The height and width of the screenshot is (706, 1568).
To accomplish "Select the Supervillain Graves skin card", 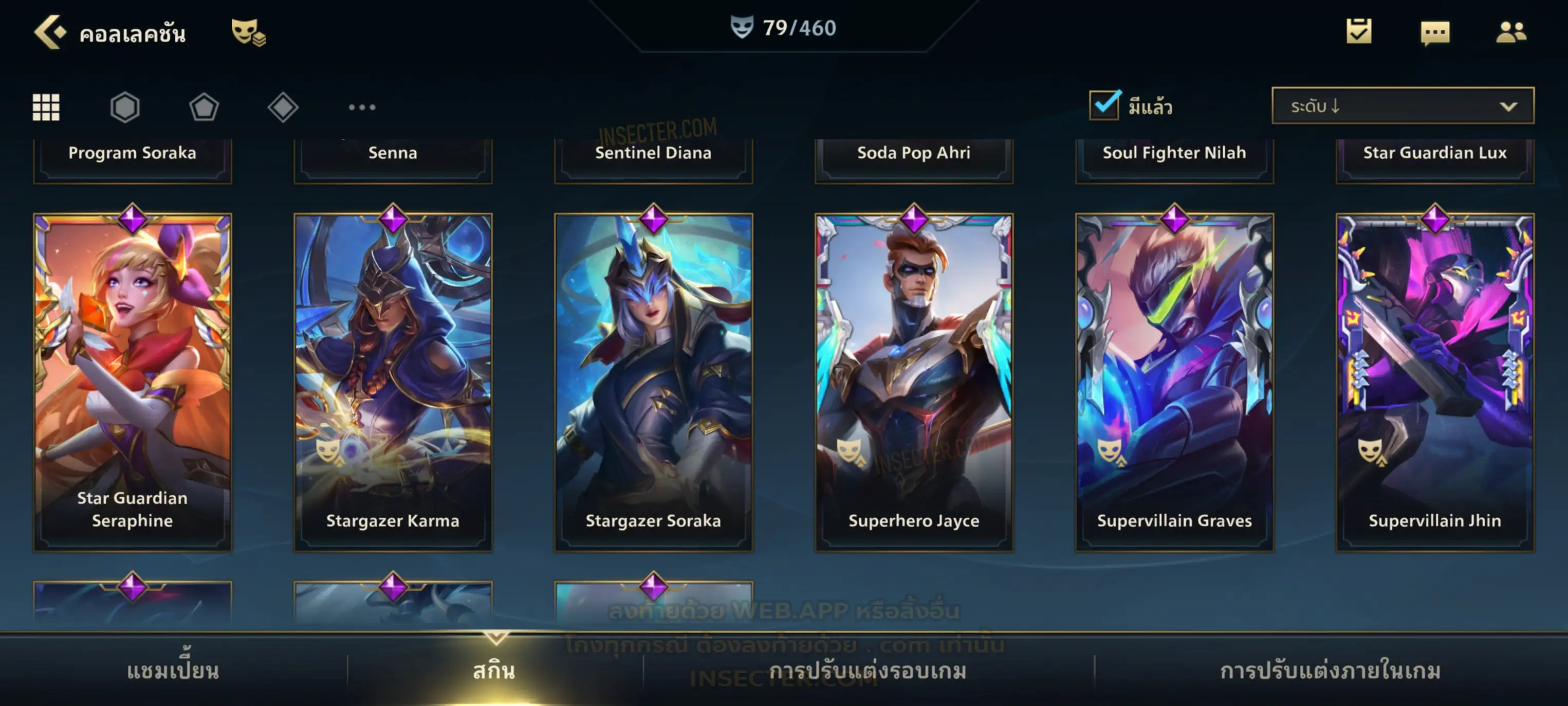I will 1175,382.
